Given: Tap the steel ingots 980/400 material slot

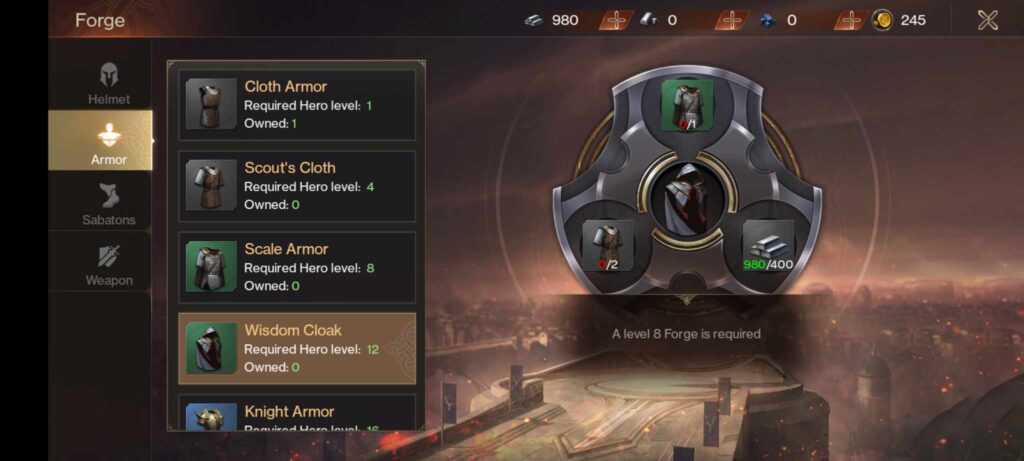Looking at the screenshot, I should (767, 246).
